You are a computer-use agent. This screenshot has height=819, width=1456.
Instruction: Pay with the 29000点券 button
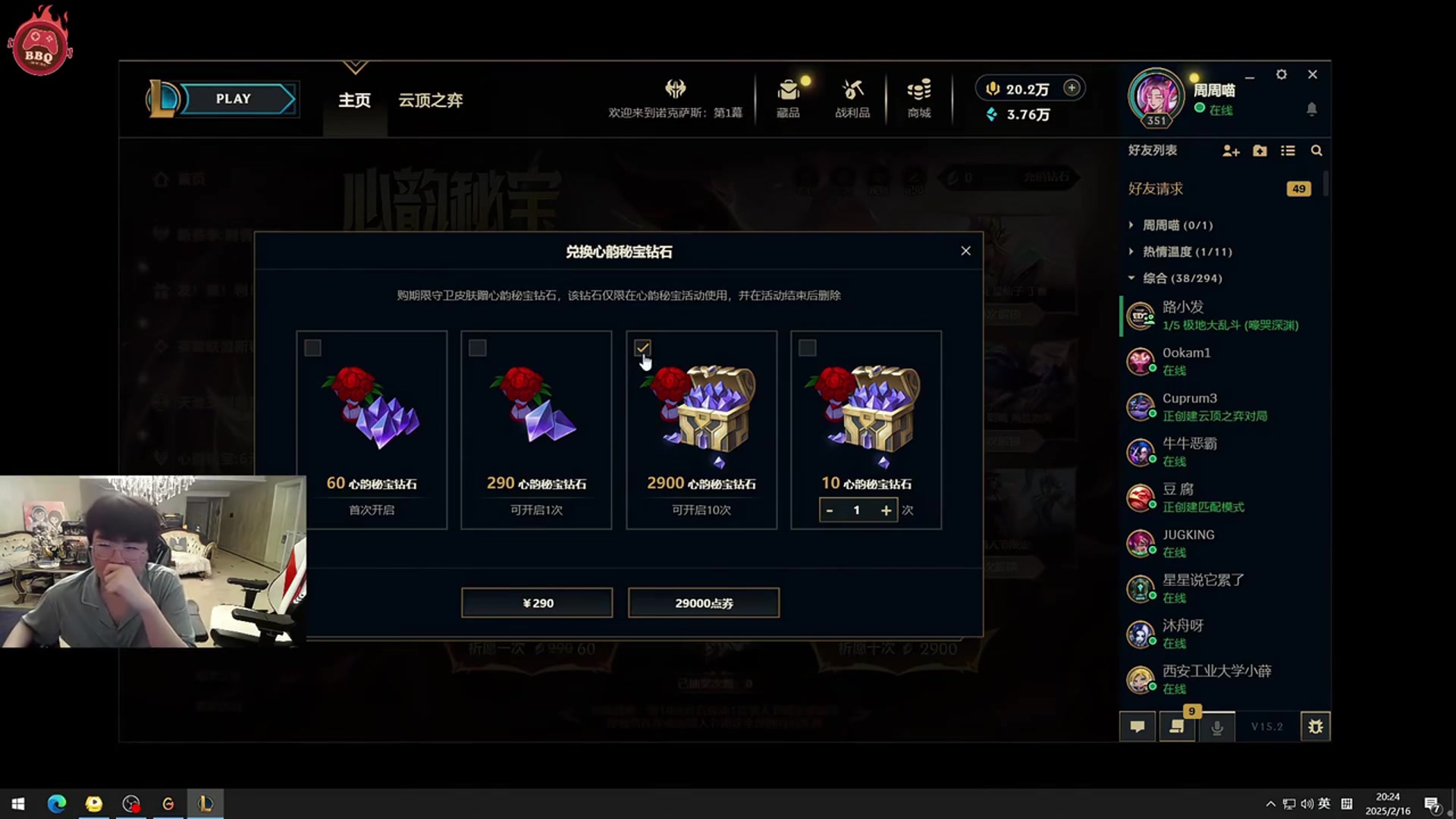(704, 602)
